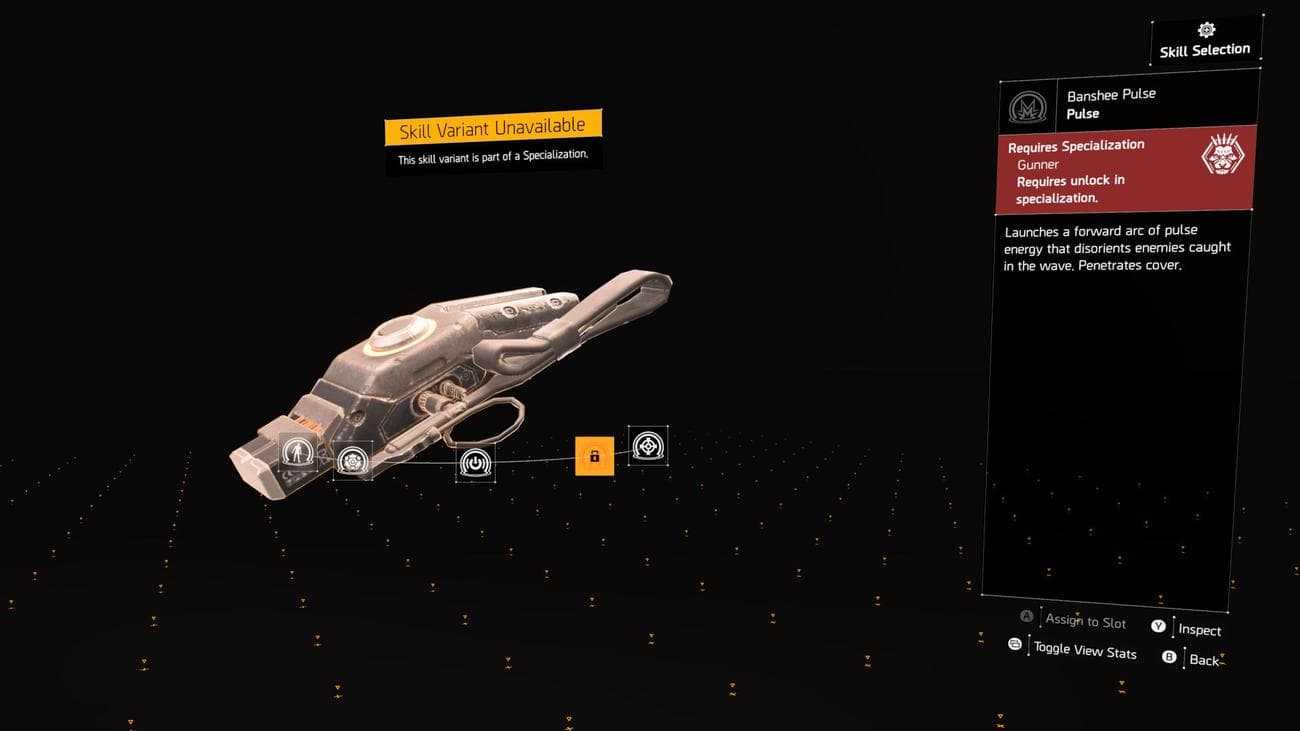Select the Scanner Pulse variant with person icon
The height and width of the screenshot is (731, 1300).
coord(297,454)
